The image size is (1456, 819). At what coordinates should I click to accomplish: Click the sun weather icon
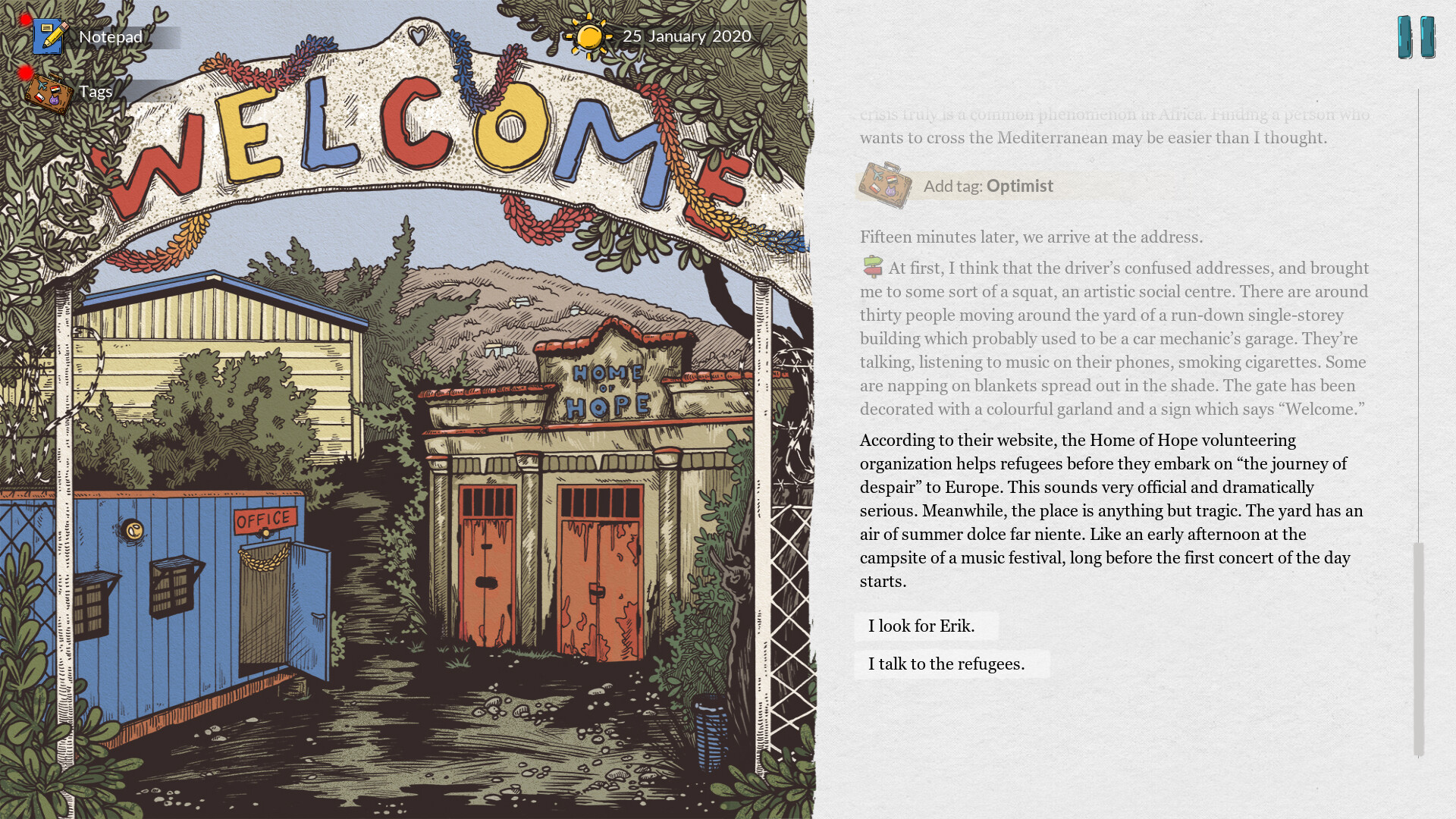[x=590, y=35]
